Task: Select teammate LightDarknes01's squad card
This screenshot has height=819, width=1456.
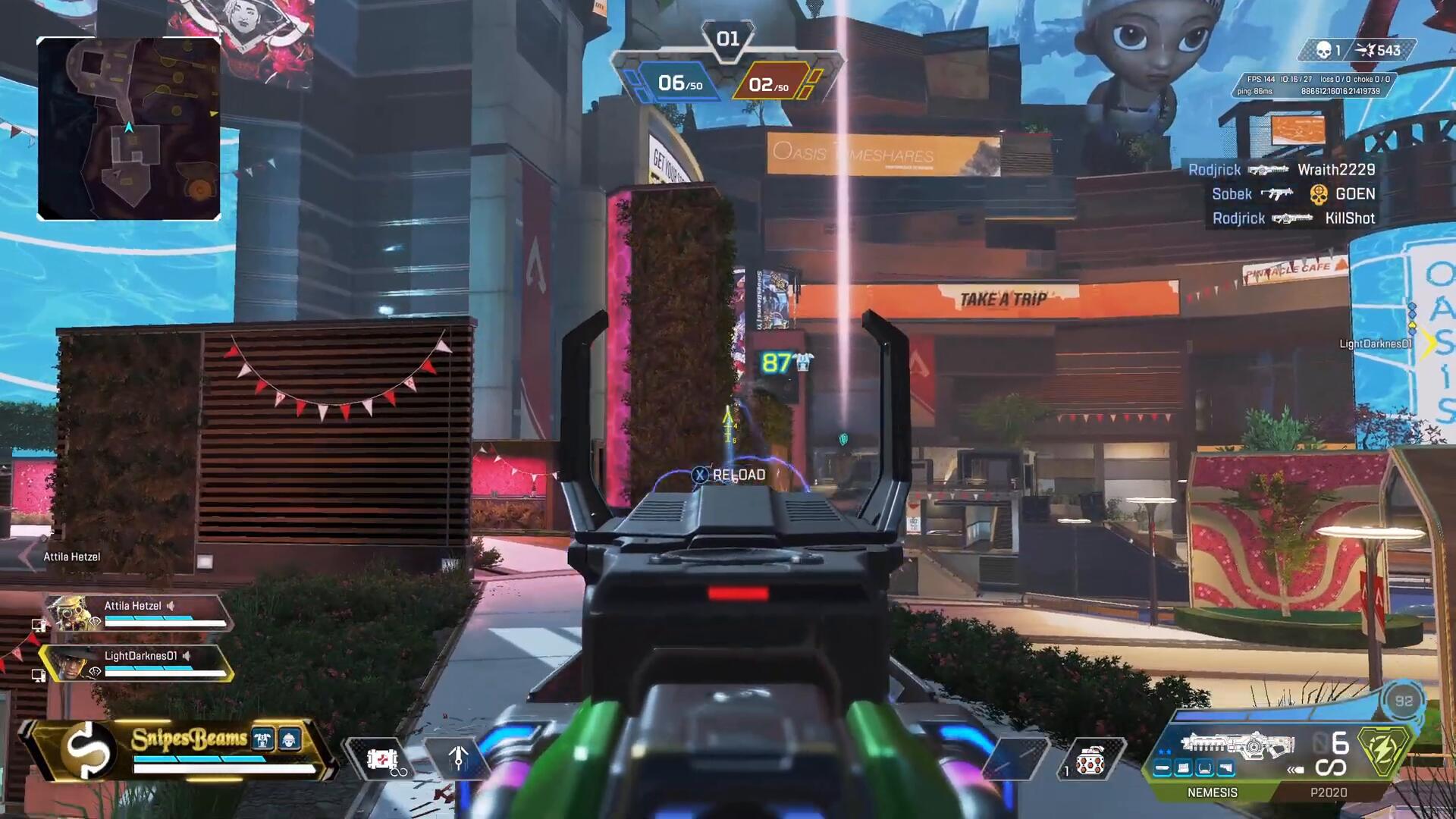Action: coord(136,663)
